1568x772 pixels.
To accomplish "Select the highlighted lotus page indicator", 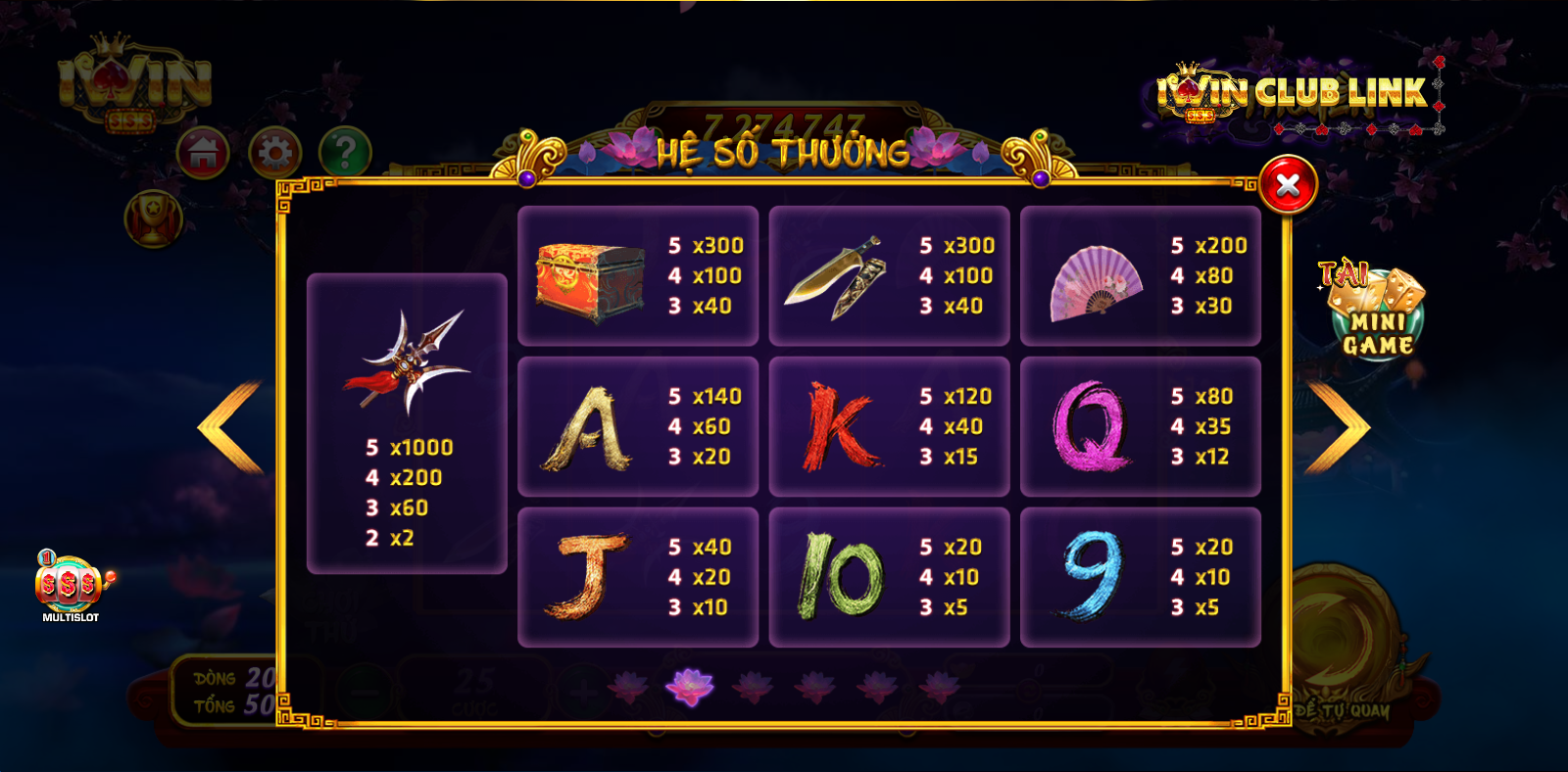I will pos(689,686).
